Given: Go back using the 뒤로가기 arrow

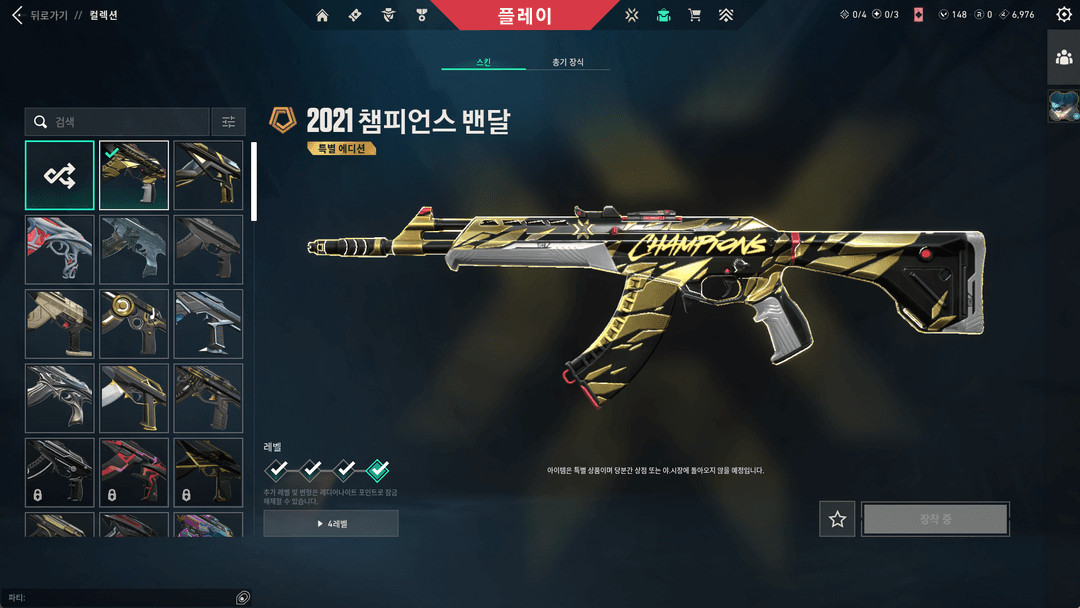Looking at the screenshot, I should coord(17,15).
